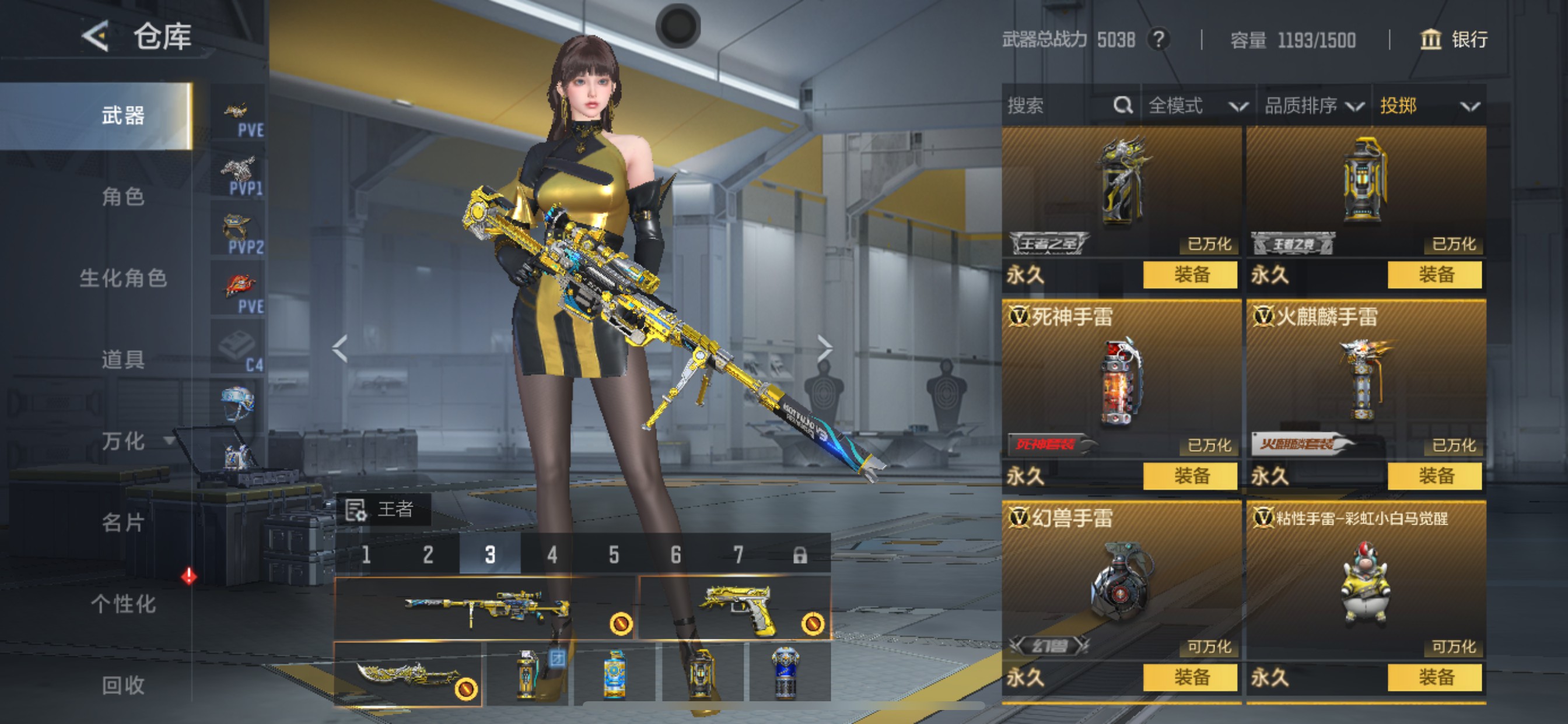
Task: Select the equipped golden sniper rifle slot
Action: tap(484, 608)
